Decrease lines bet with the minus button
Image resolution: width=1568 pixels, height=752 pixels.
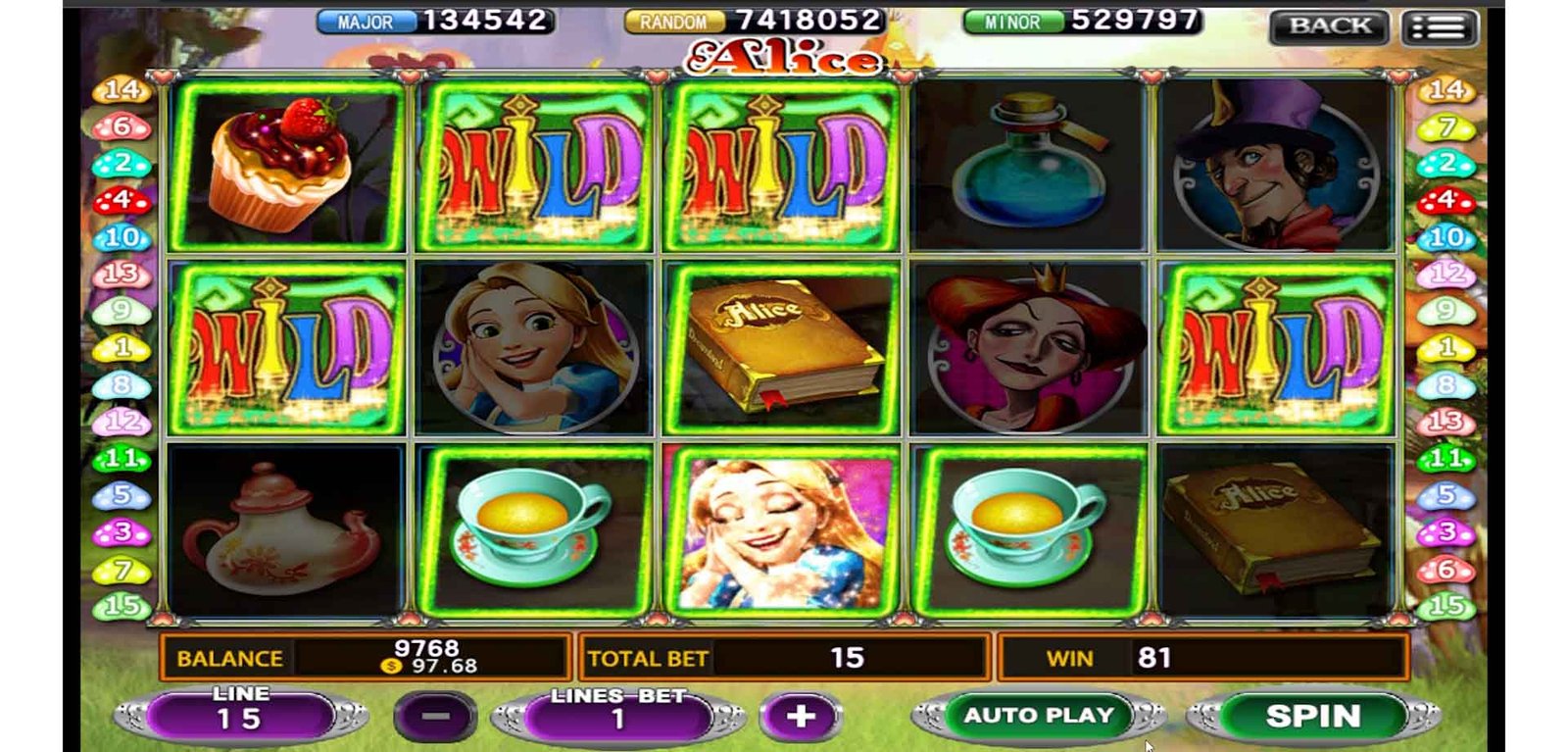[436, 717]
